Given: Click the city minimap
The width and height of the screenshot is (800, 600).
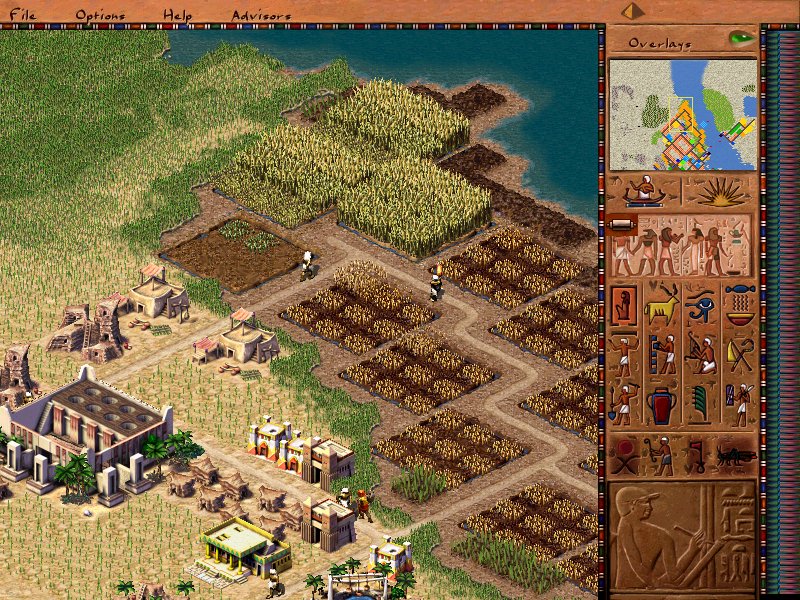Looking at the screenshot, I should coord(683,114).
